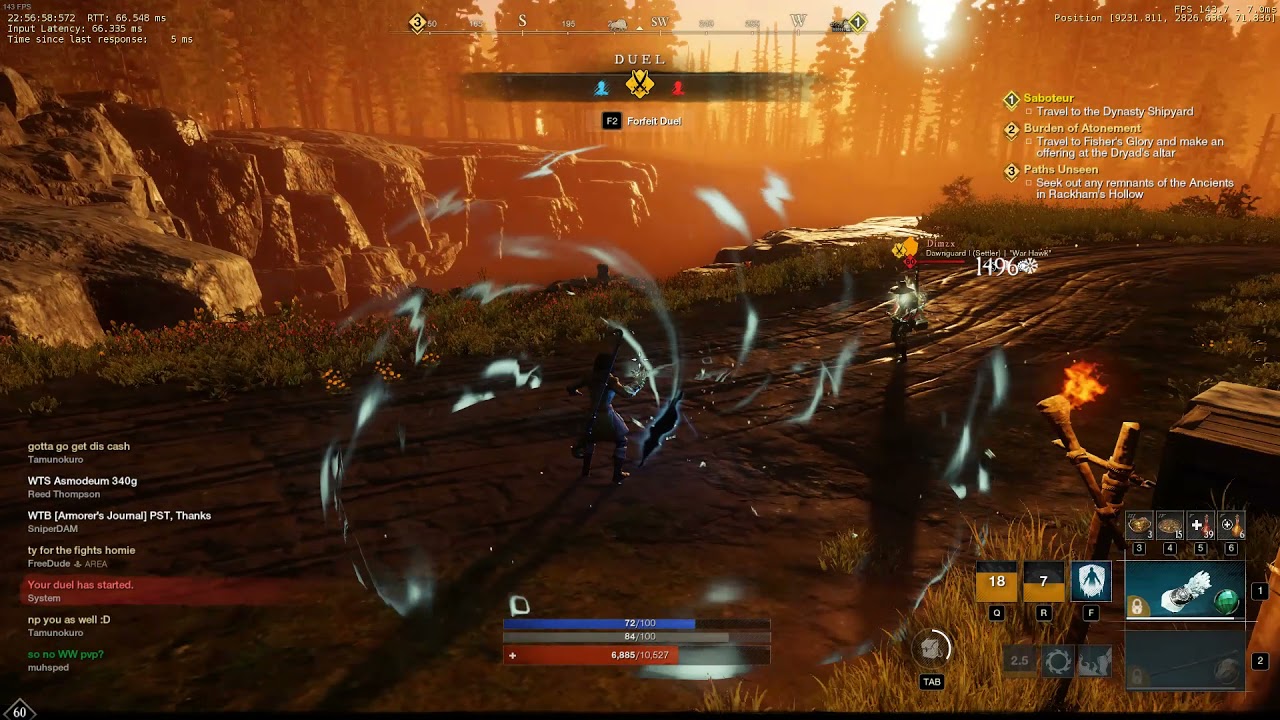Click quest marker 1 on the compass
Viewport: 1280px width, 720px height.
pos(857,22)
